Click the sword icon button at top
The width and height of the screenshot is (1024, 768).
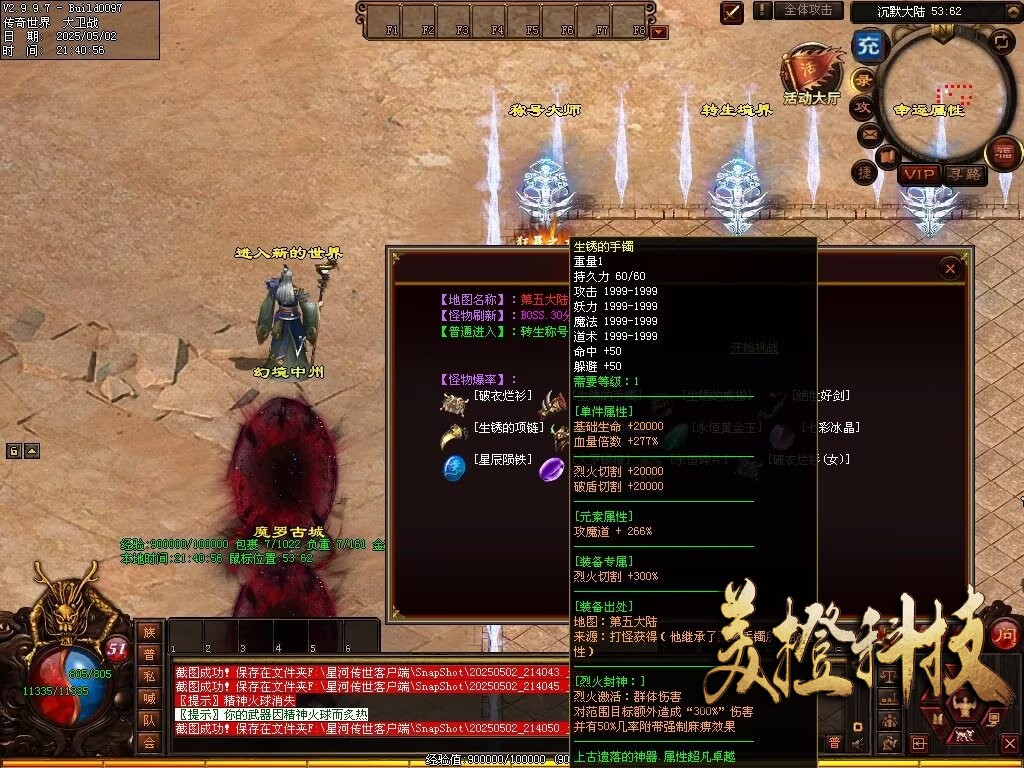pyautogui.click(x=732, y=12)
